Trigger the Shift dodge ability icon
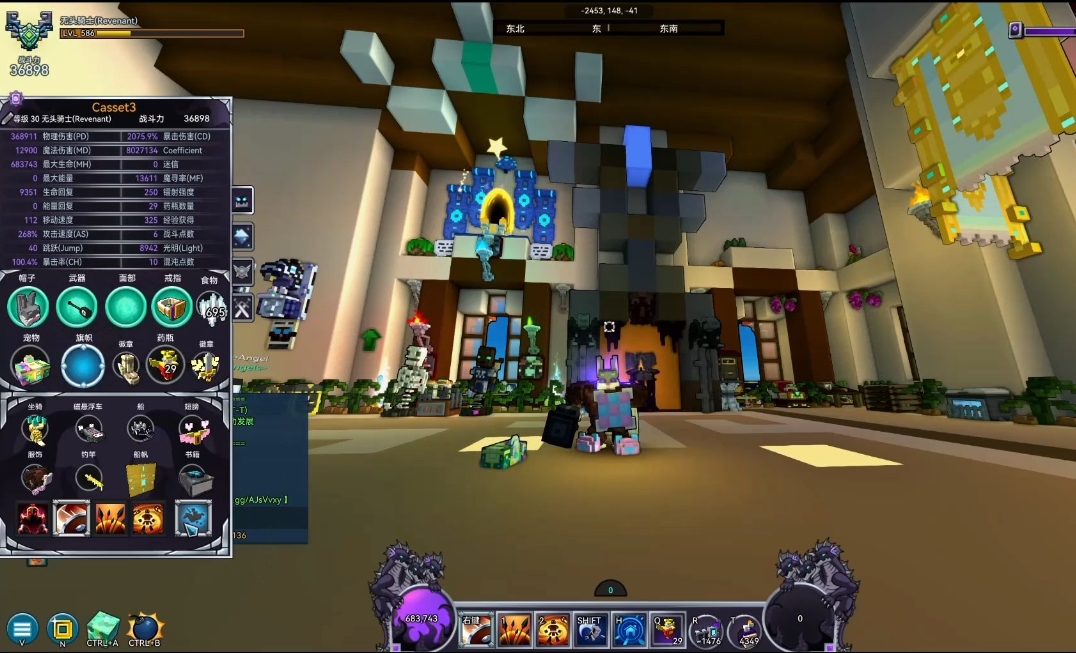Image resolution: width=1076 pixels, height=653 pixels. point(590,629)
